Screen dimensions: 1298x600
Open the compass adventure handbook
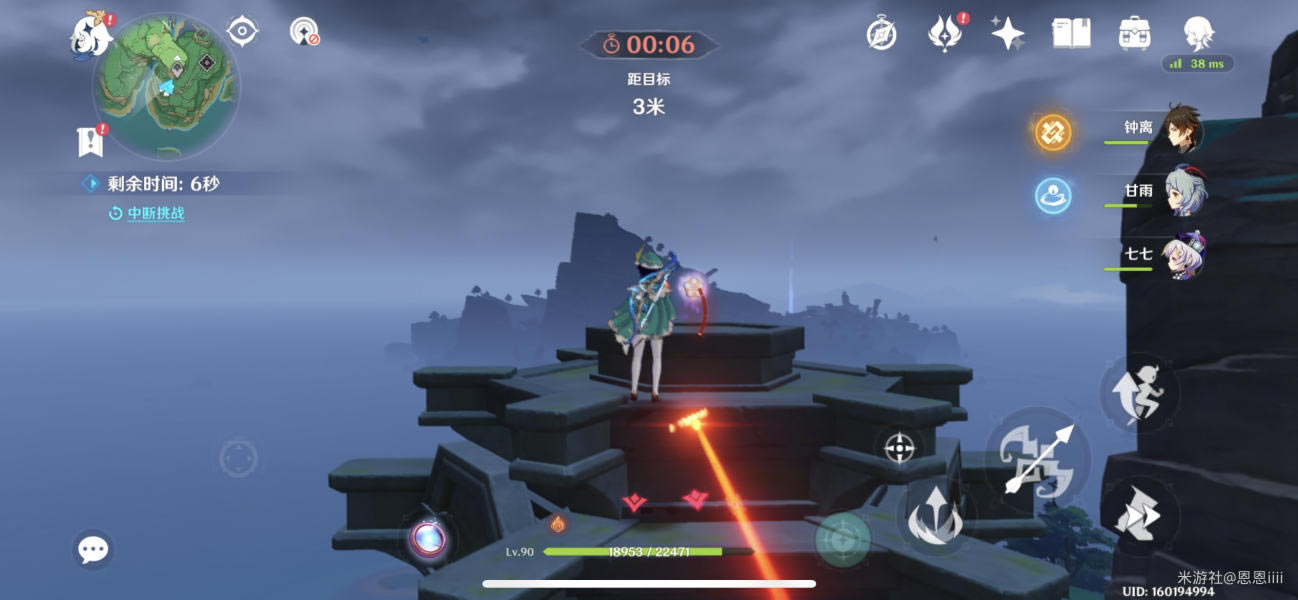881,34
